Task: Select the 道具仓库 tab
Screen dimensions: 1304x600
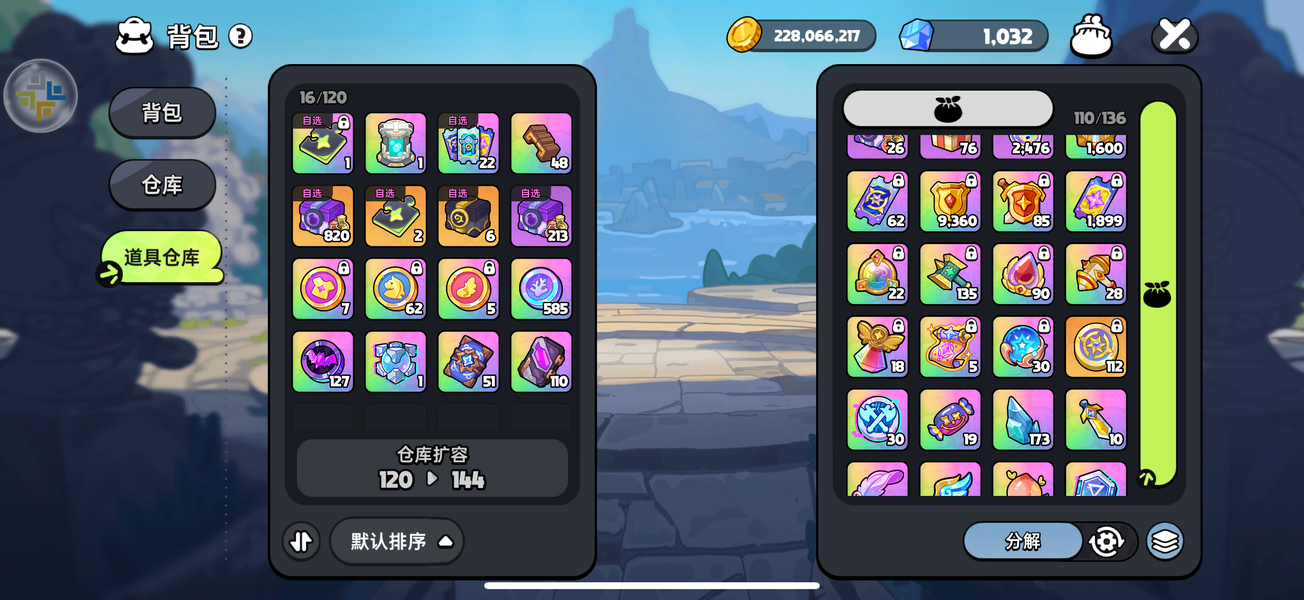Action: pyautogui.click(x=161, y=257)
